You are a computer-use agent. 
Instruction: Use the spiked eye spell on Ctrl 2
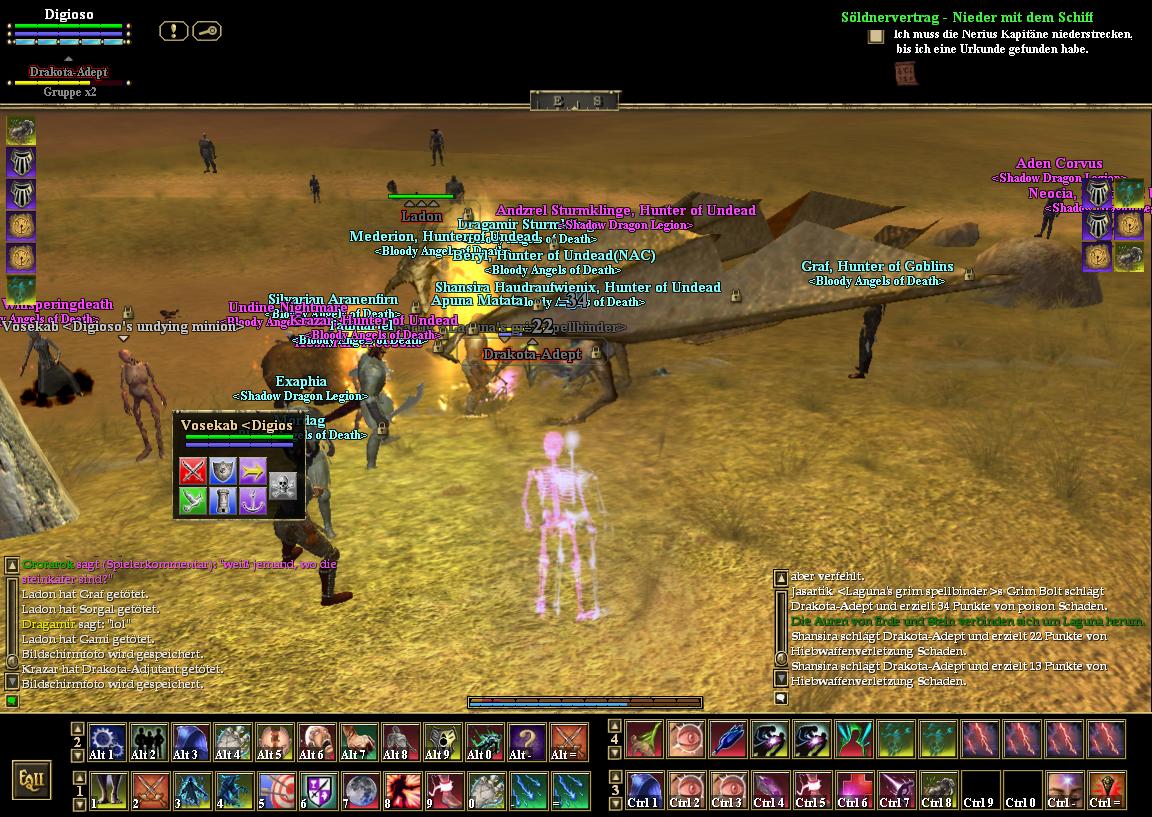686,790
